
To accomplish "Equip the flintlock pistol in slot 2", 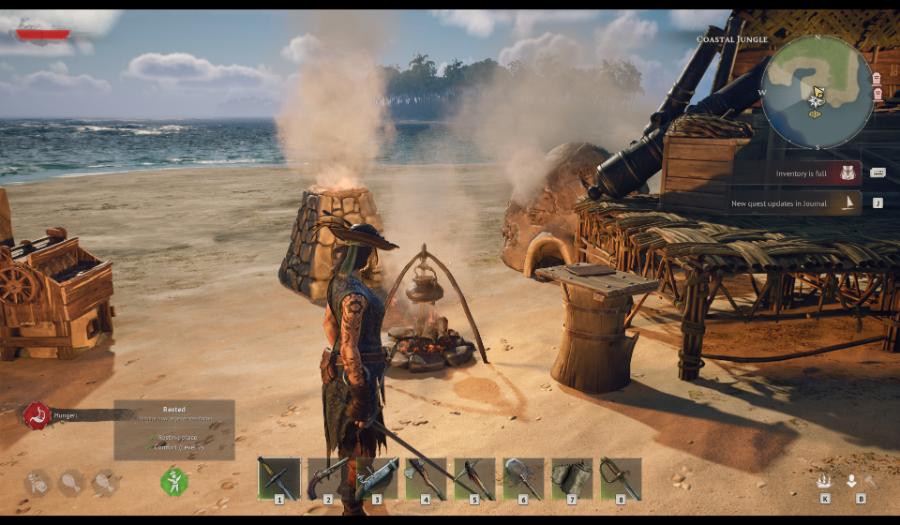I will coord(328,478).
